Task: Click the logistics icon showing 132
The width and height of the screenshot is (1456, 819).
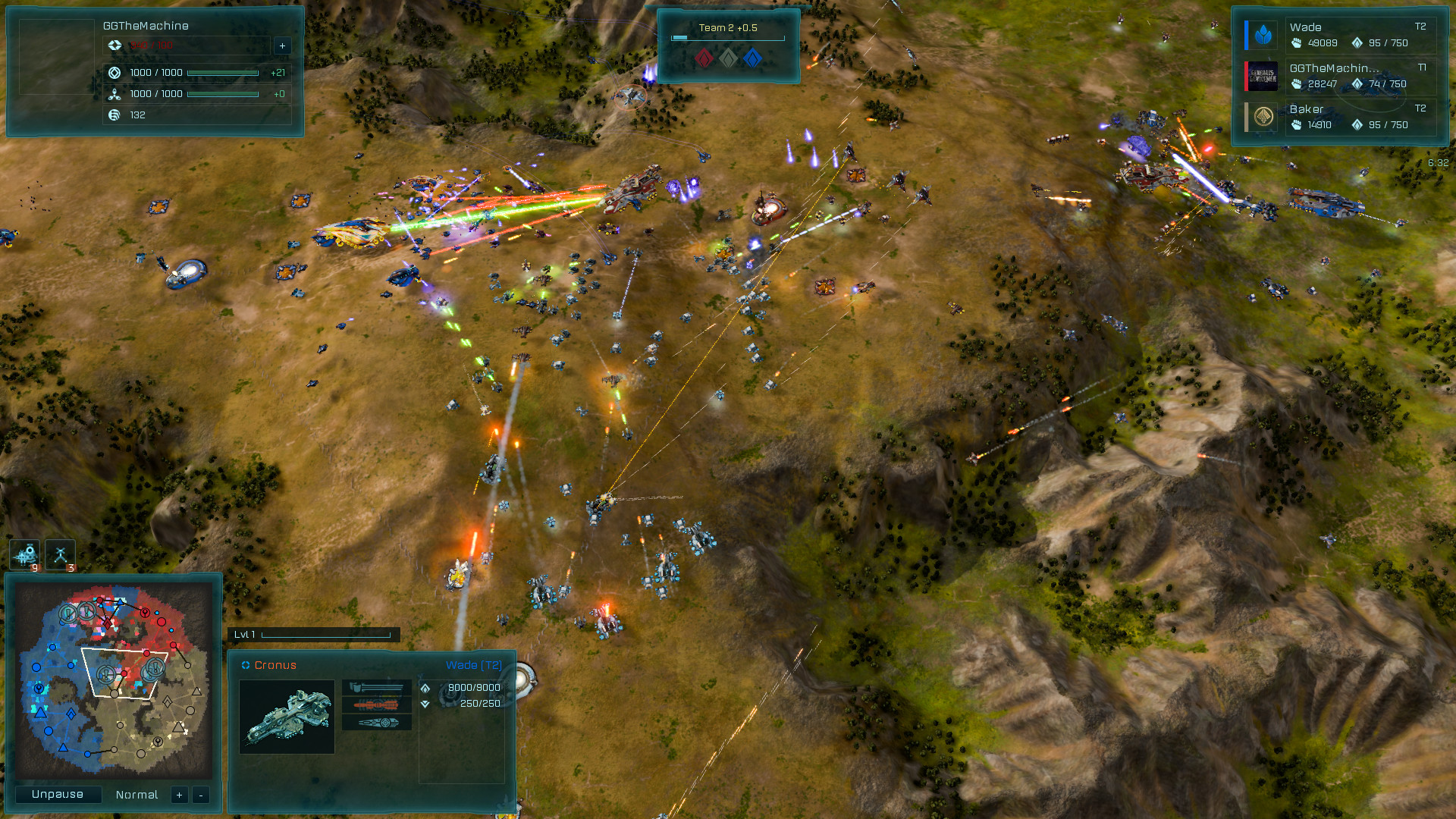Action: point(114,115)
